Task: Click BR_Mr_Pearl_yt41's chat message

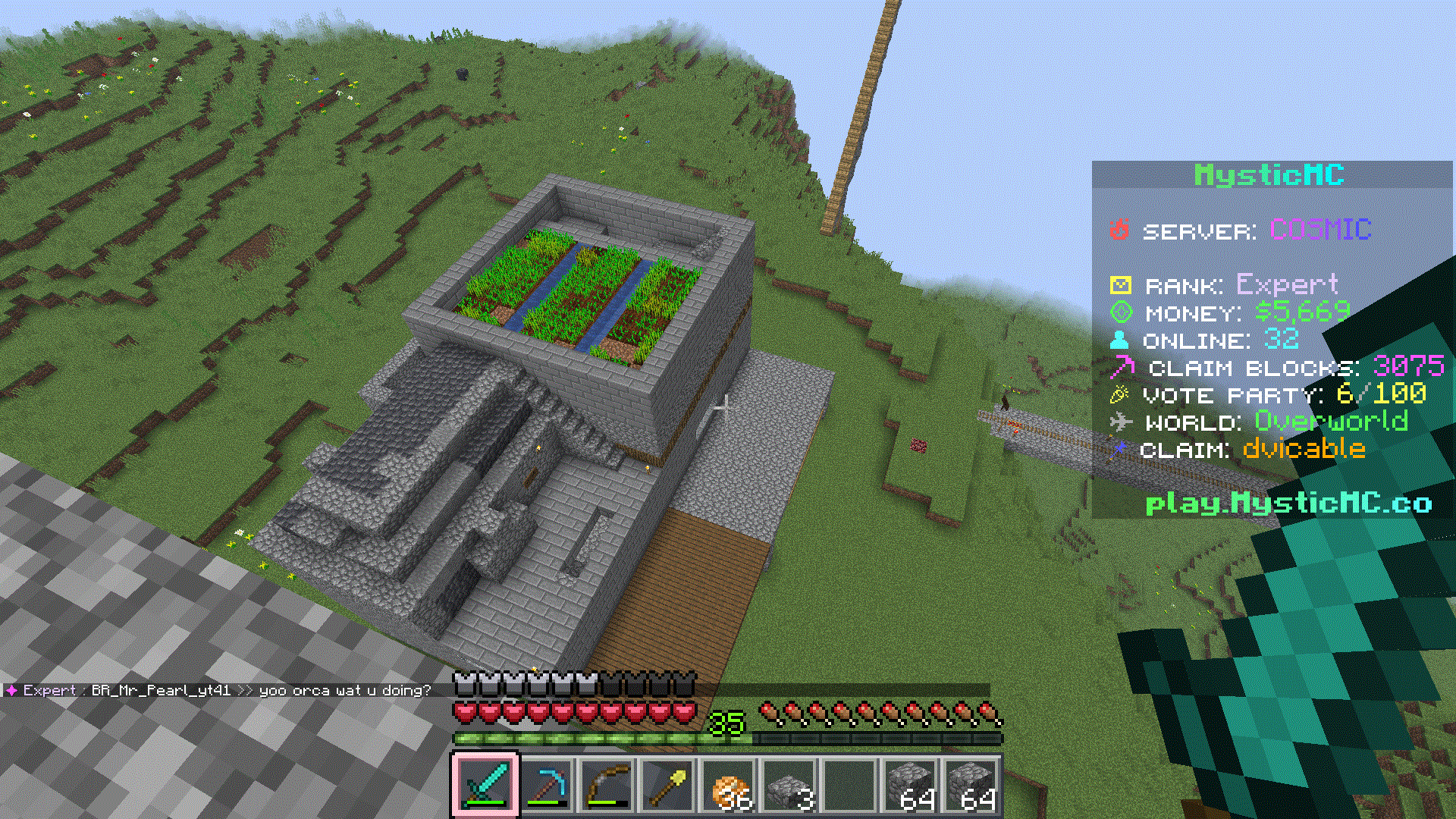Action: pyautogui.click(x=344, y=690)
